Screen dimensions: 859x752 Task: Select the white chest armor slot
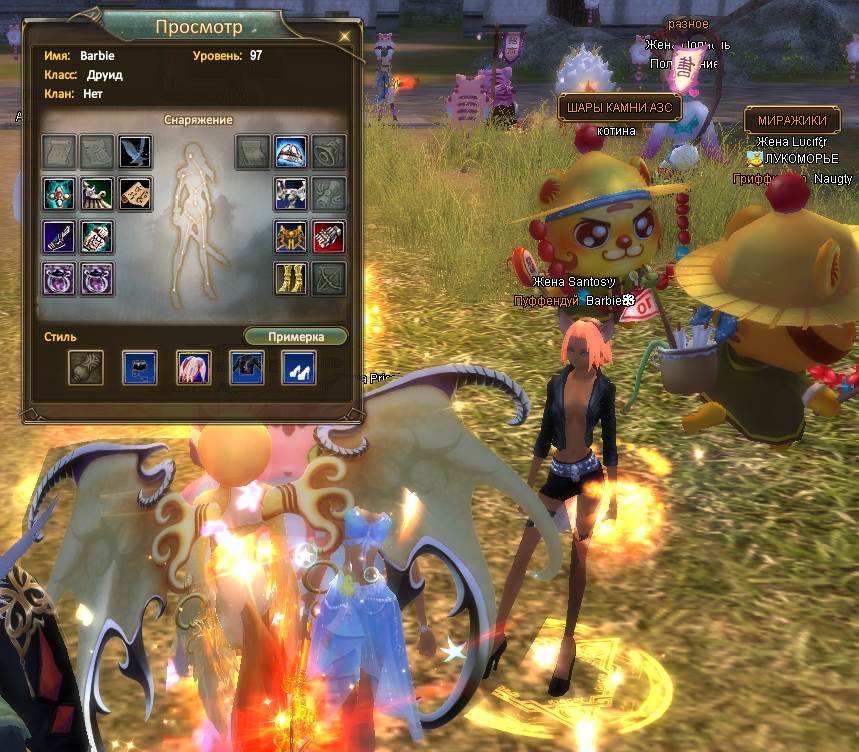tap(291, 193)
